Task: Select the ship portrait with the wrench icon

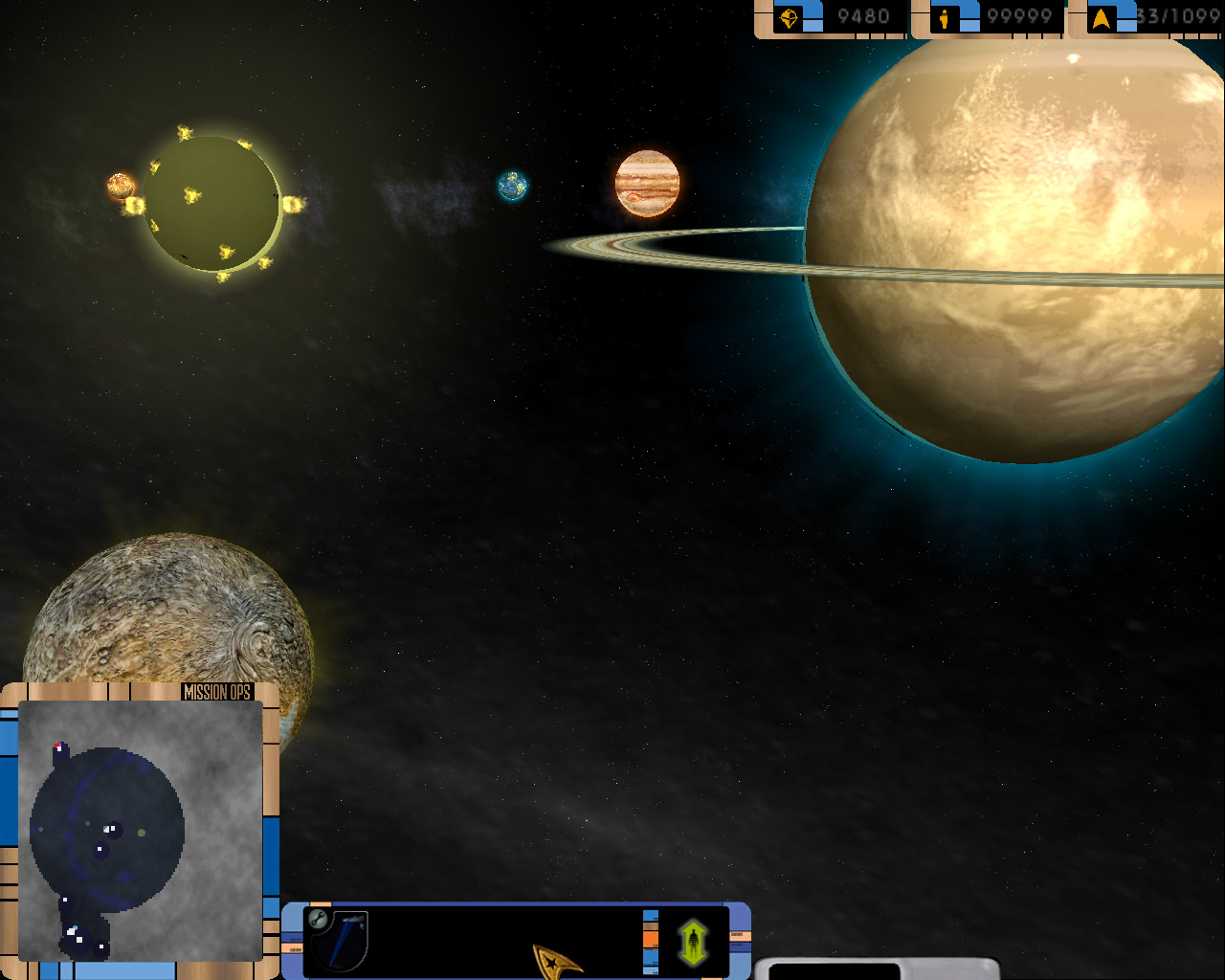Action: point(336,939)
